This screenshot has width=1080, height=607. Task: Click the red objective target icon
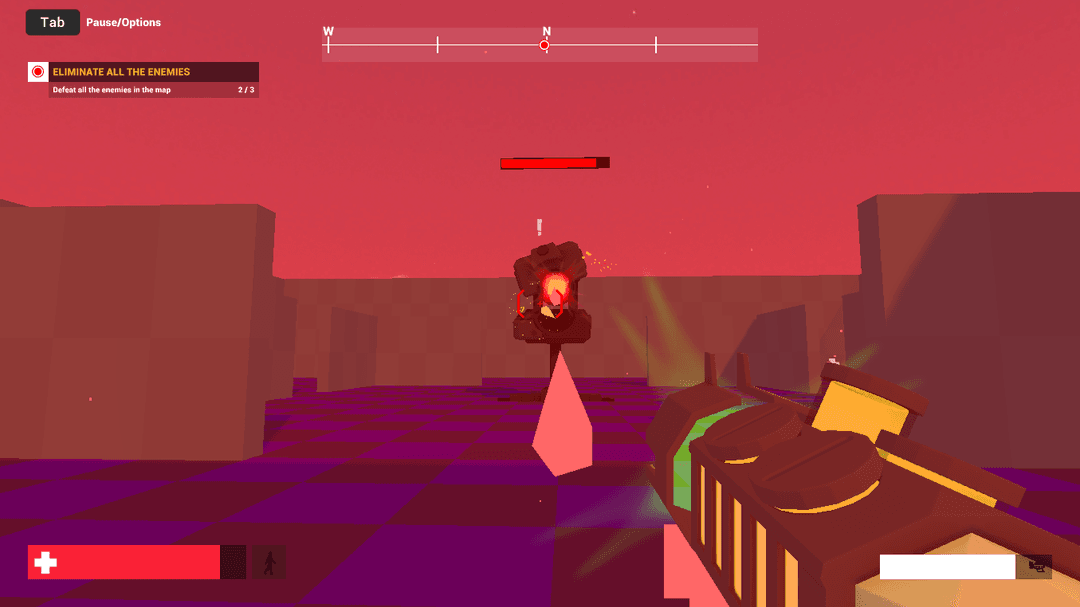tap(38, 72)
